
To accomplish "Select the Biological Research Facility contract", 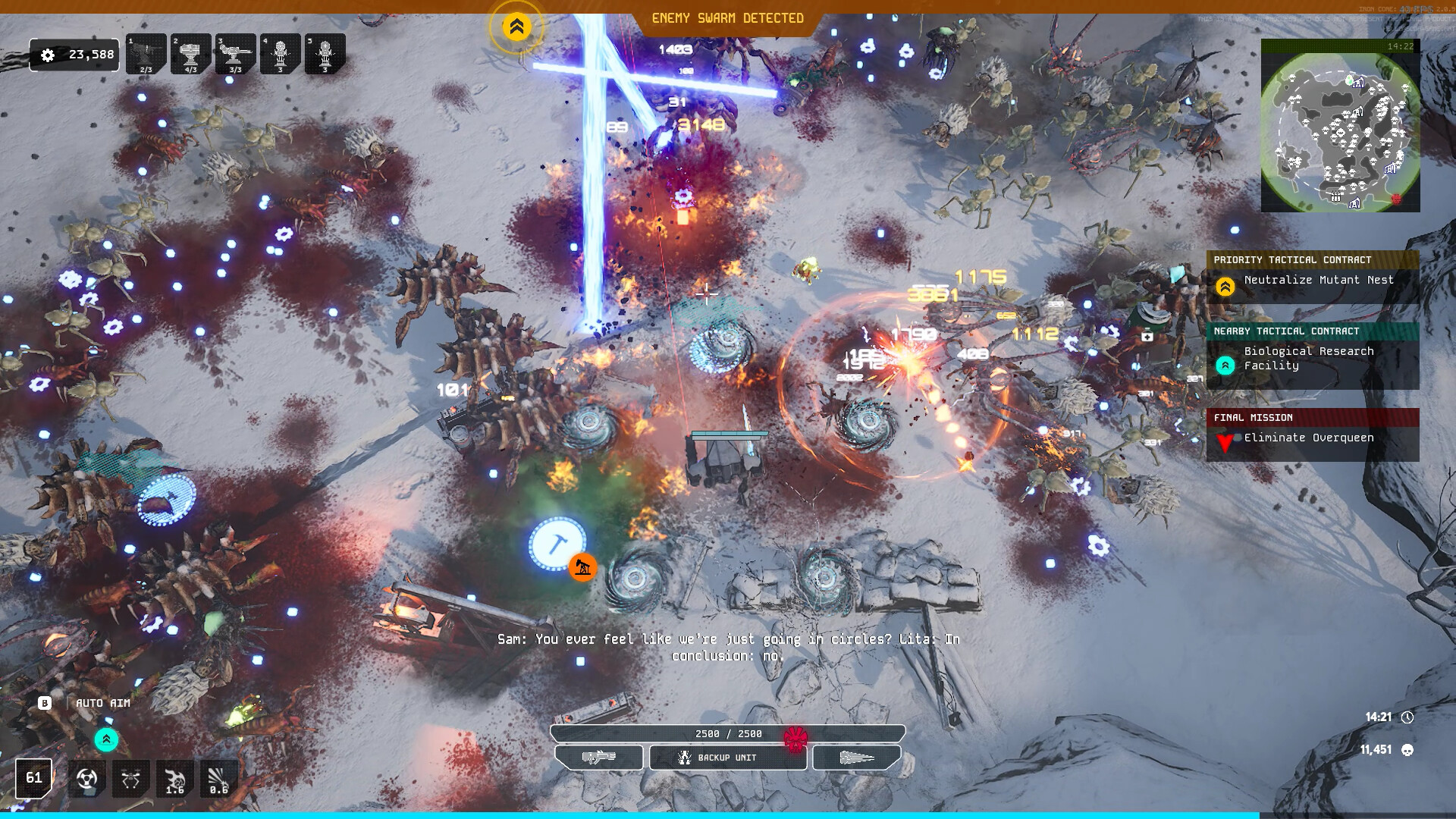I will tap(1312, 358).
